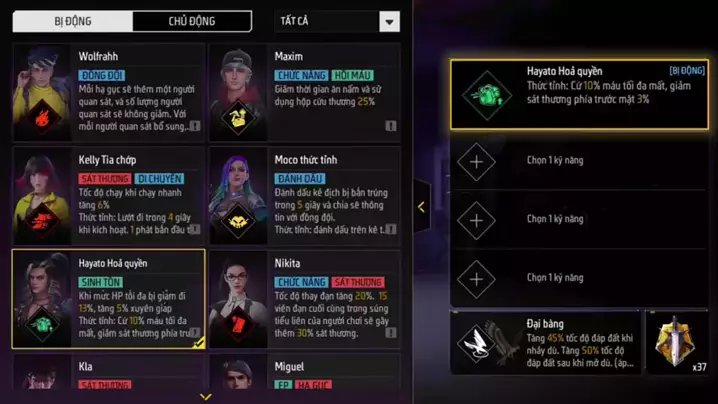
Task: Open the TẤT CẢ filter dropdown
Action: [337, 22]
